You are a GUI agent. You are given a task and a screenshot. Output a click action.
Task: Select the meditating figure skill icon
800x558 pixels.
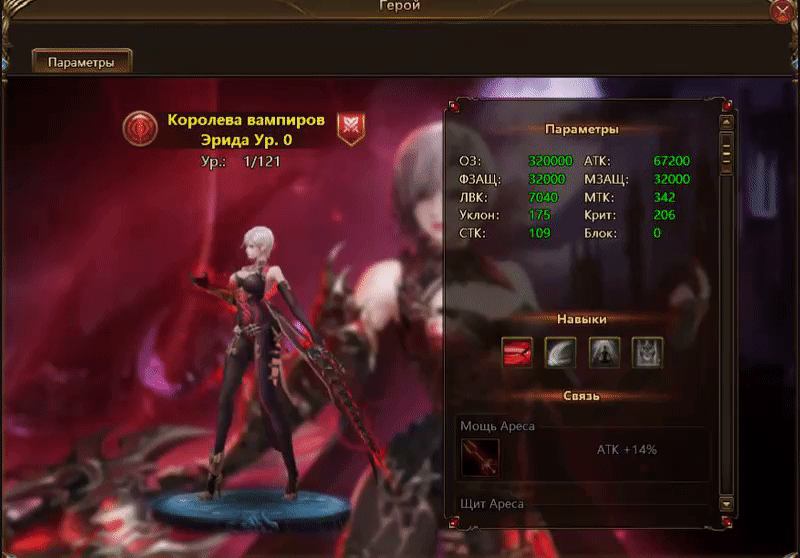(x=604, y=352)
